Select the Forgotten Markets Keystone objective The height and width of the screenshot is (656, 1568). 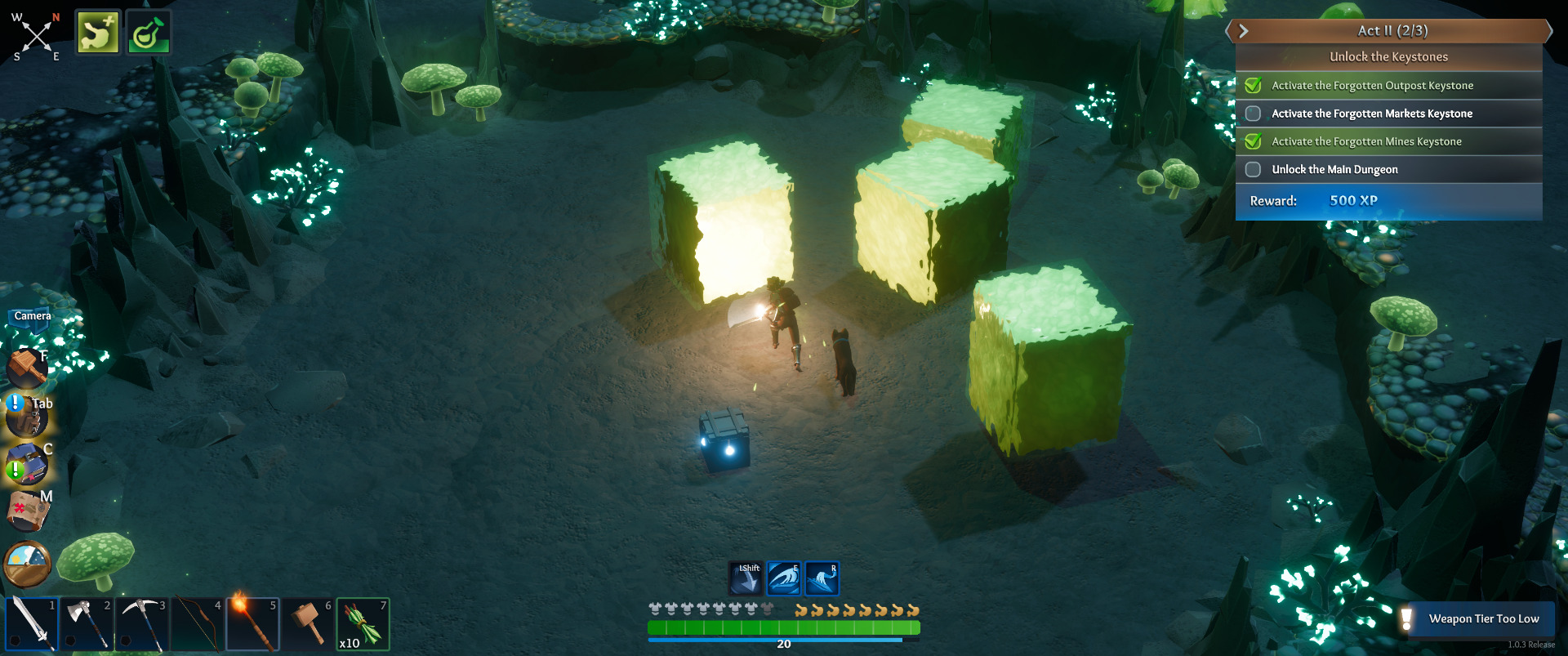(x=1371, y=114)
